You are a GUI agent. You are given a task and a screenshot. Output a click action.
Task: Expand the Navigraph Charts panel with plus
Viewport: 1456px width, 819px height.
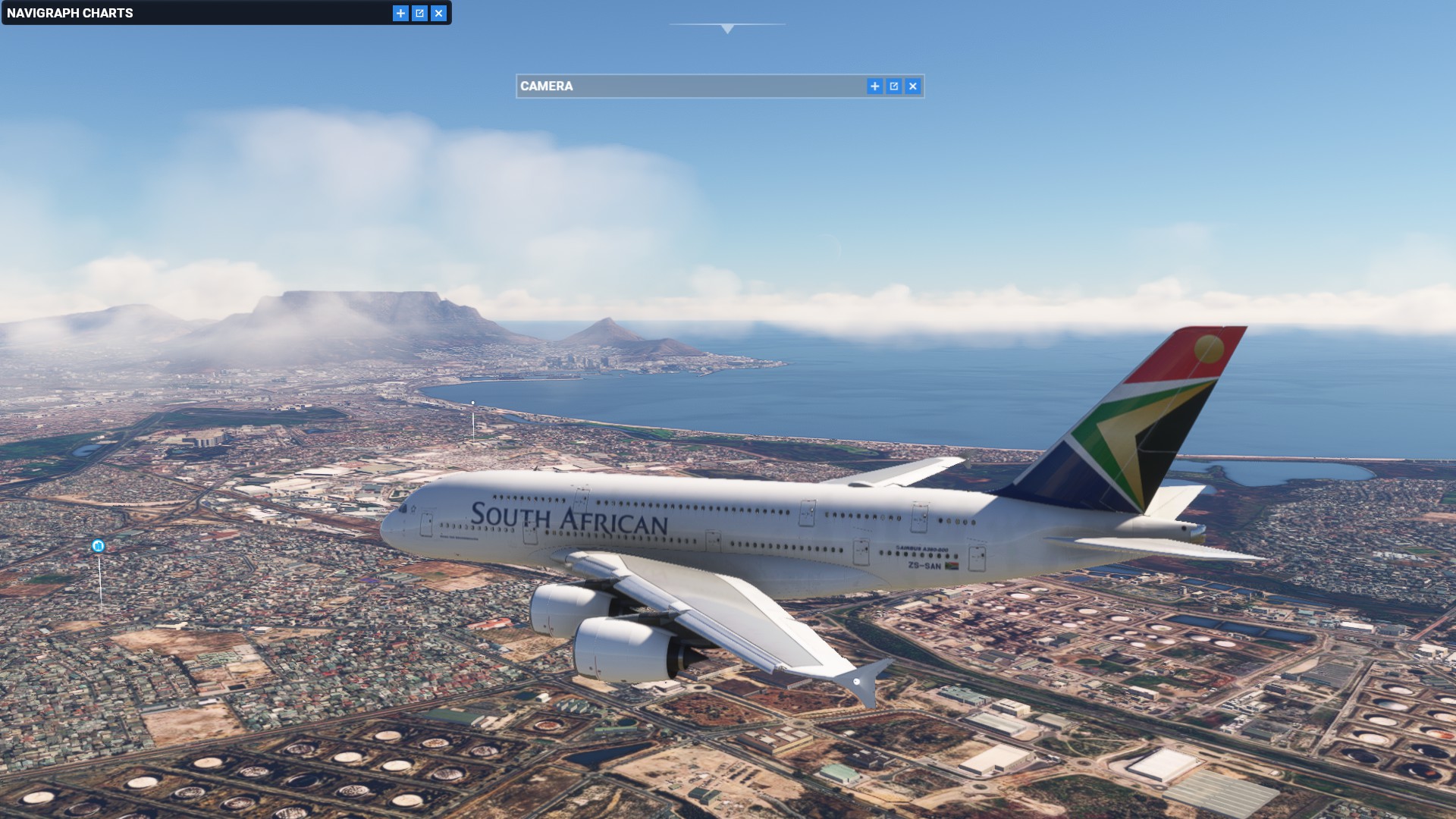pyautogui.click(x=400, y=13)
